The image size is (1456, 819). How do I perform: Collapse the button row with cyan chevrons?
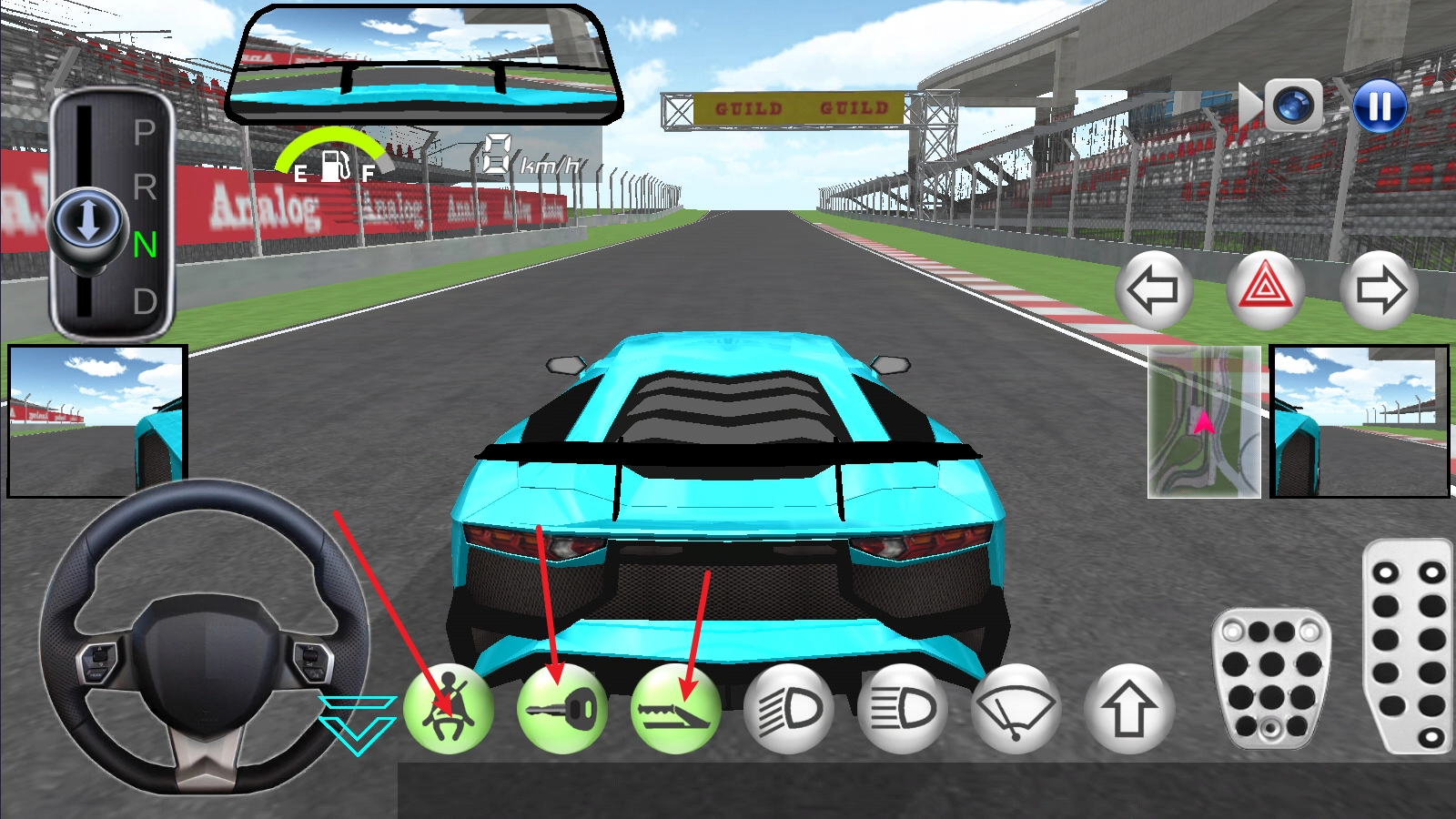(357, 724)
